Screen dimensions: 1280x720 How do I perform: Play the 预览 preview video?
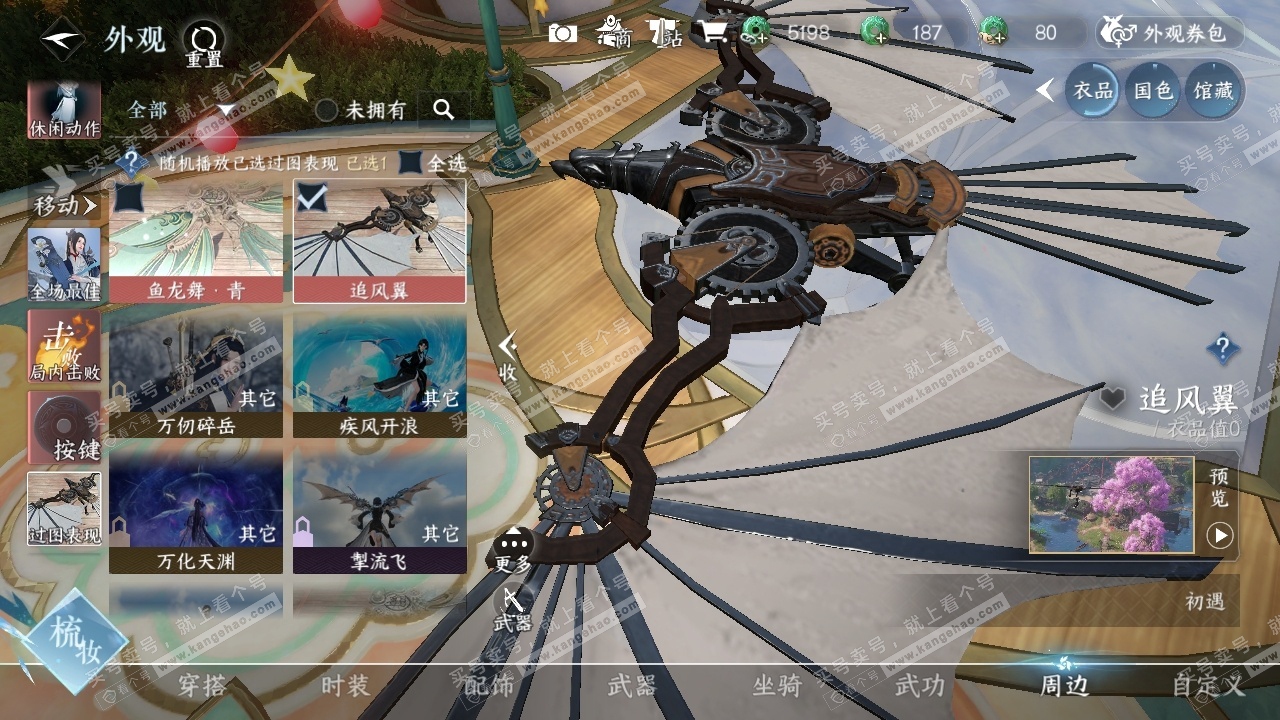pyautogui.click(x=1219, y=535)
